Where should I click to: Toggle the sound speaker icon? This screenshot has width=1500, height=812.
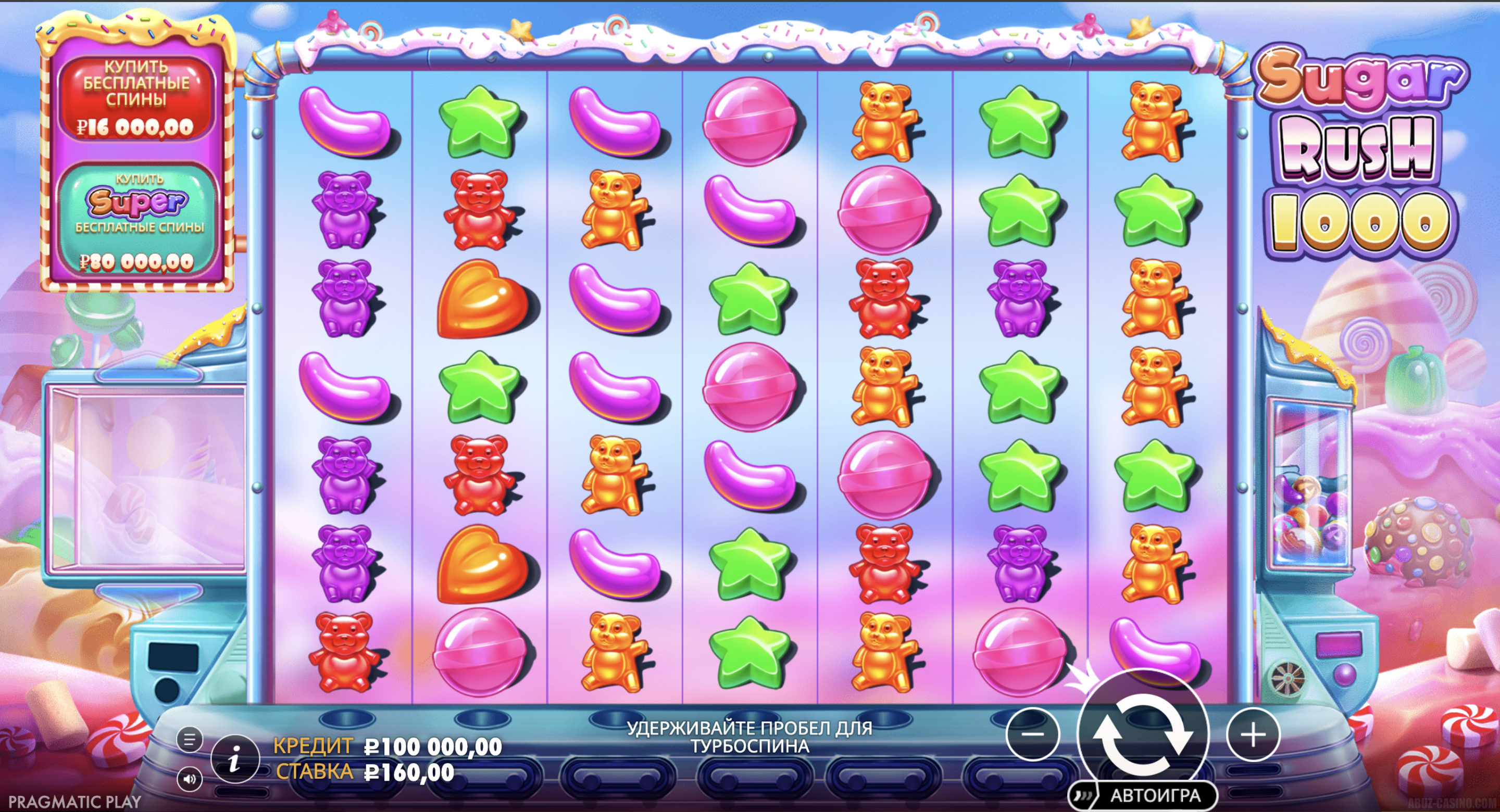[x=189, y=779]
